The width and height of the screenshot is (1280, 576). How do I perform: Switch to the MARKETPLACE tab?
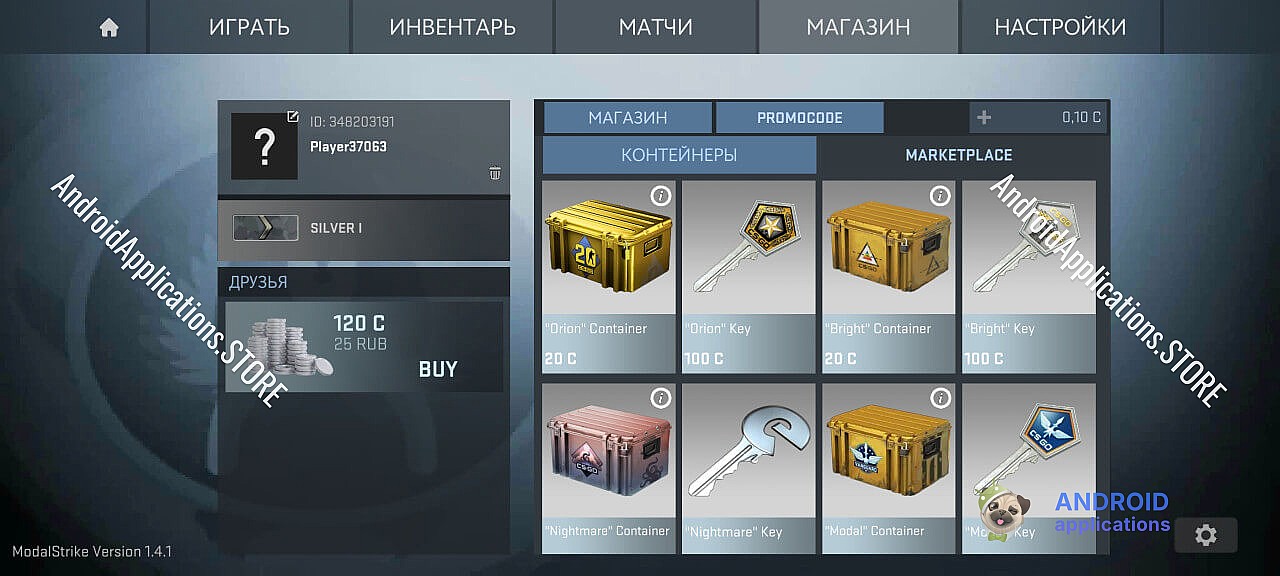958,155
